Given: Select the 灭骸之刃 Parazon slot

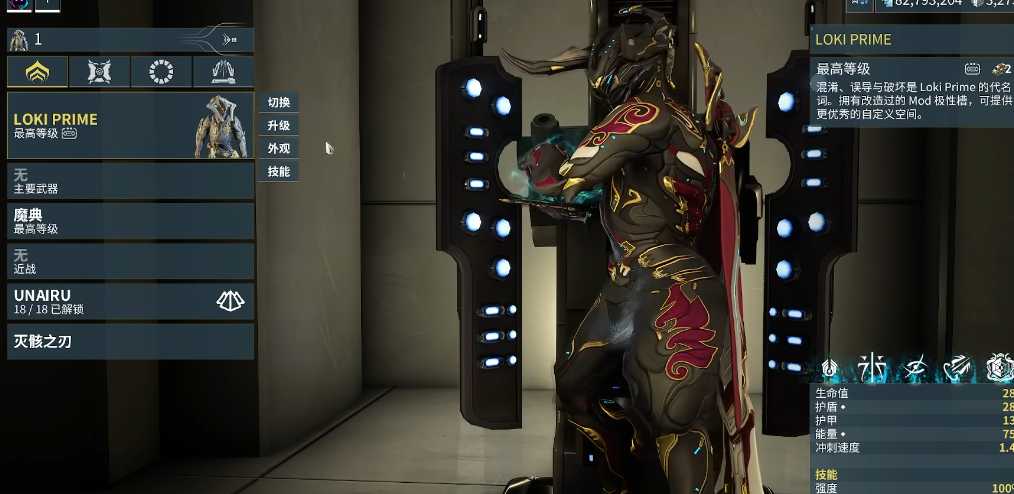Looking at the screenshot, I should click(x=130, y=341).
